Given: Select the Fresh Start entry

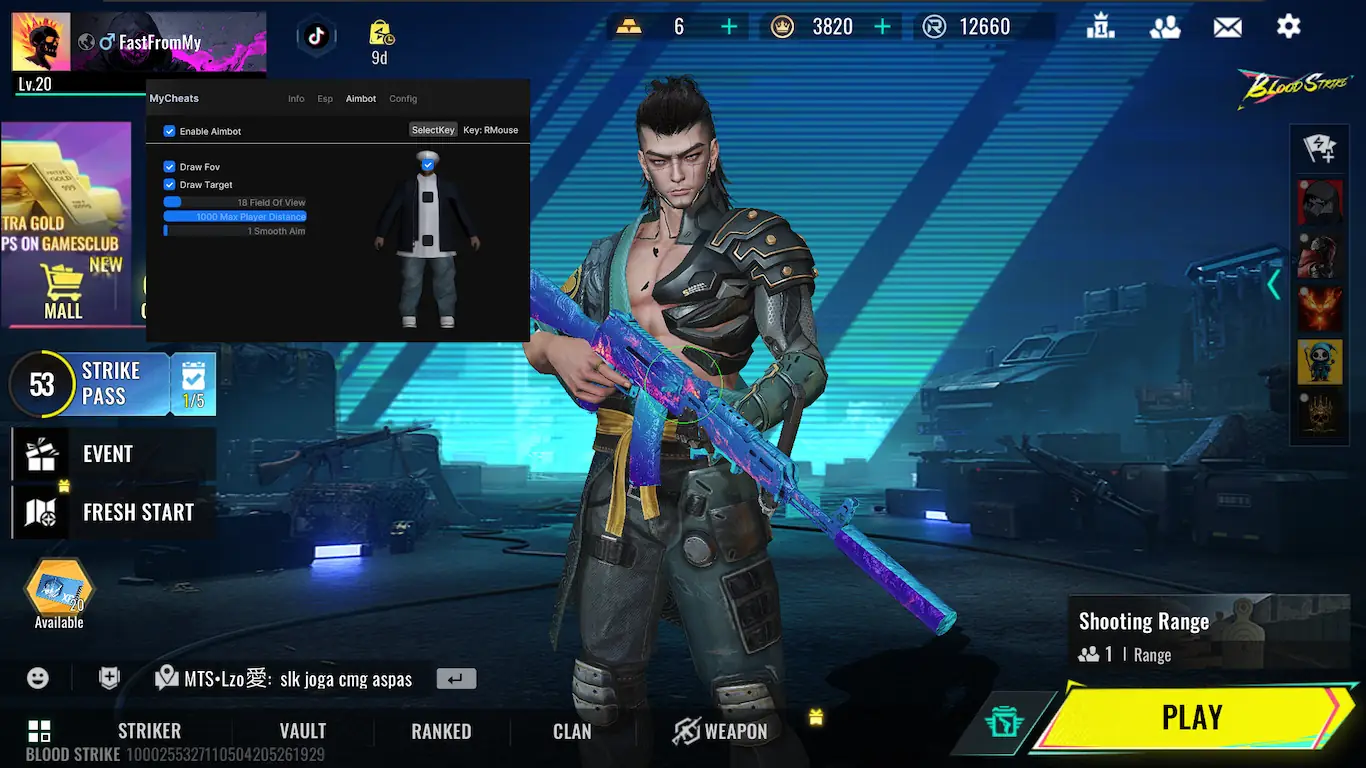Looking at the screenshot, I should [138, 512].
